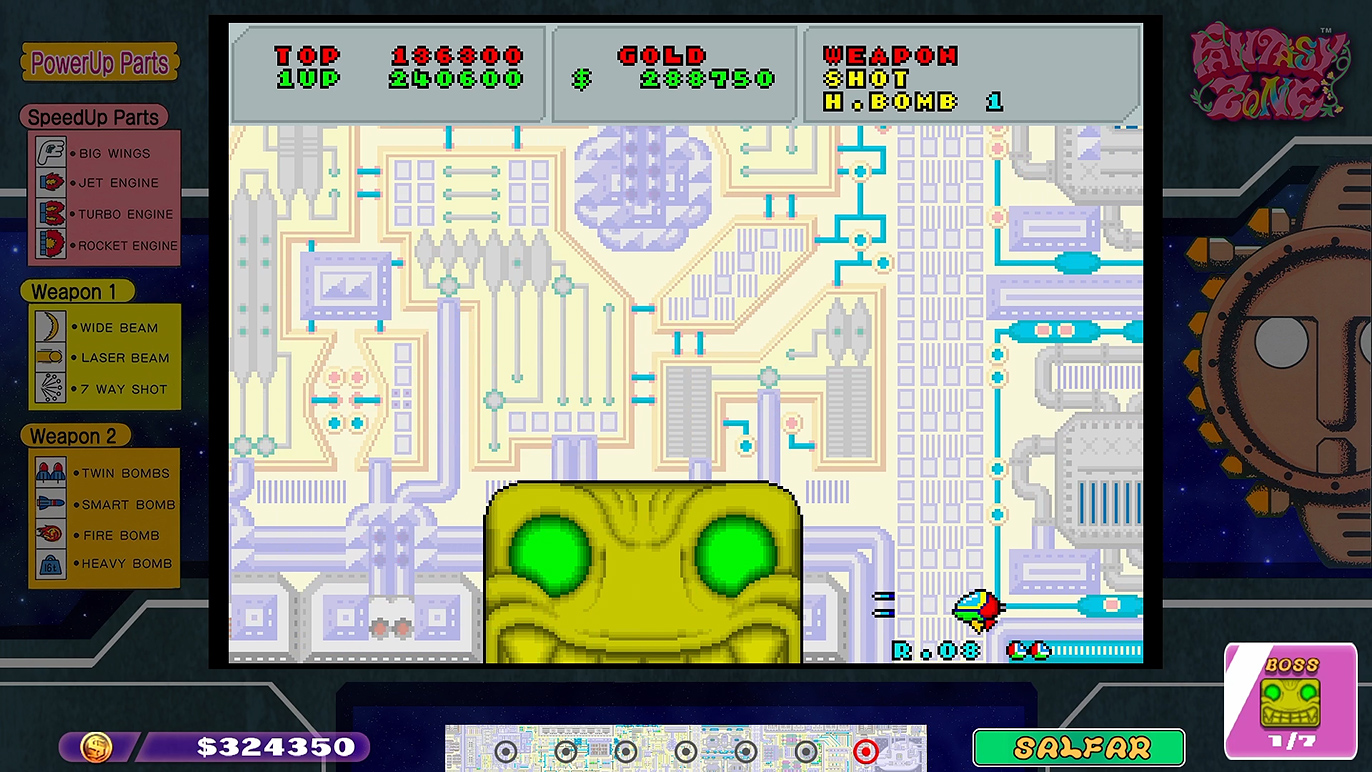The image size is (1372, 772).
Task: Click the gold coin icon beside $324350
Action: (96, 747)
